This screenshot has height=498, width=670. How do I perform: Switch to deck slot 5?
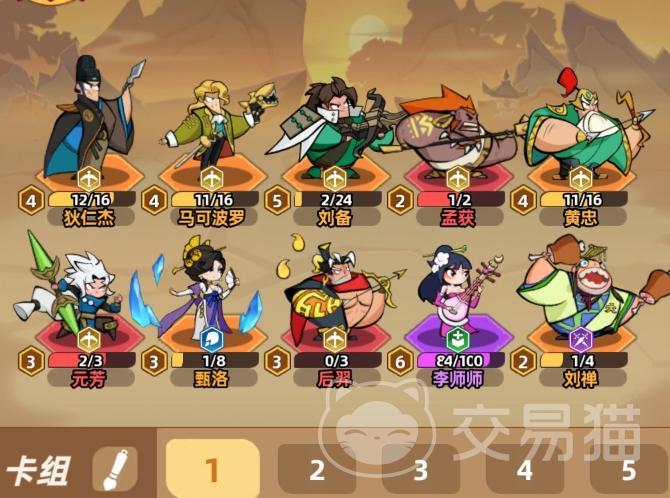[x=629, y=470]
